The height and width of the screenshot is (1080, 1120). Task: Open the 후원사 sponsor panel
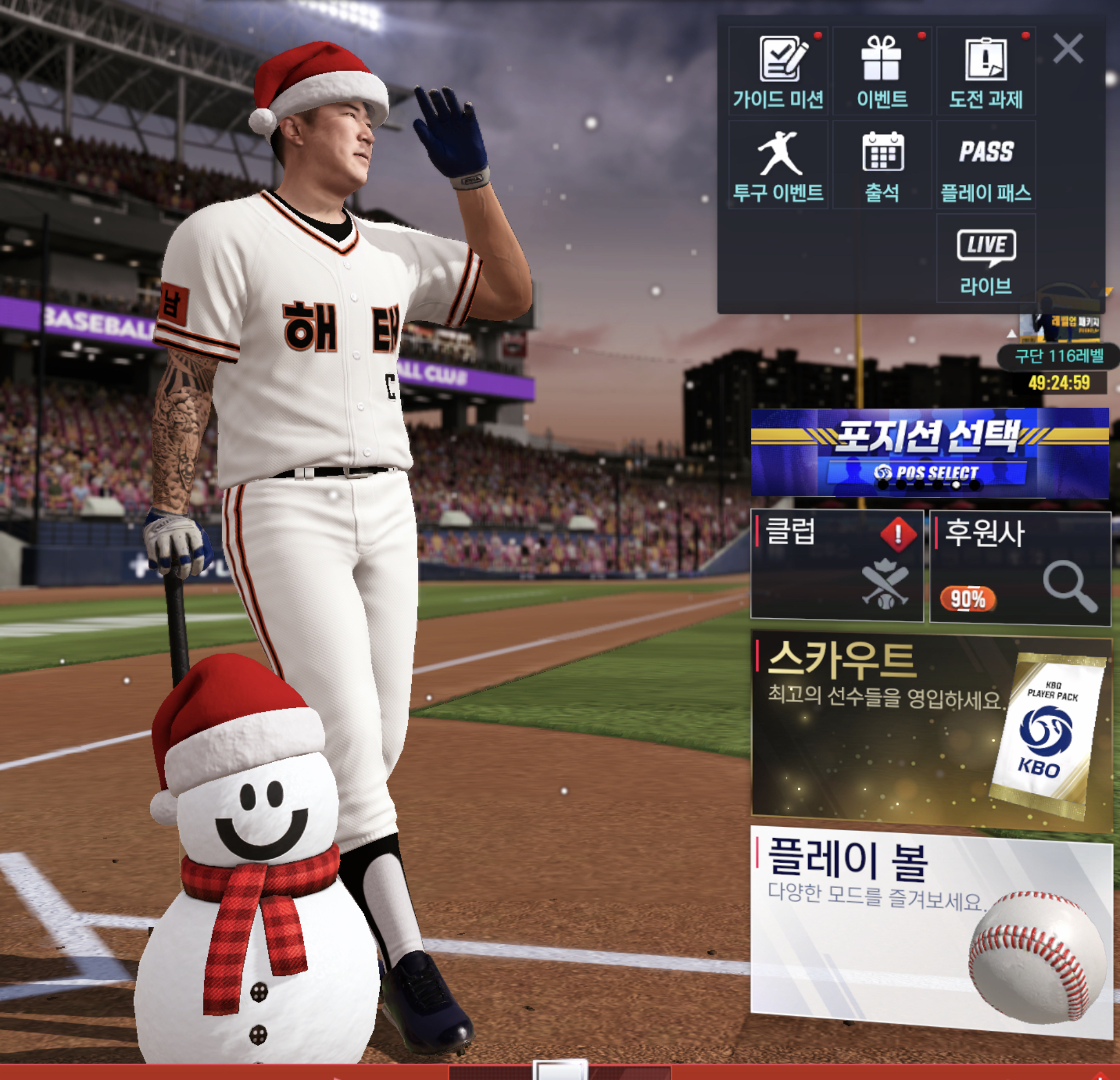pos(1020,566)
